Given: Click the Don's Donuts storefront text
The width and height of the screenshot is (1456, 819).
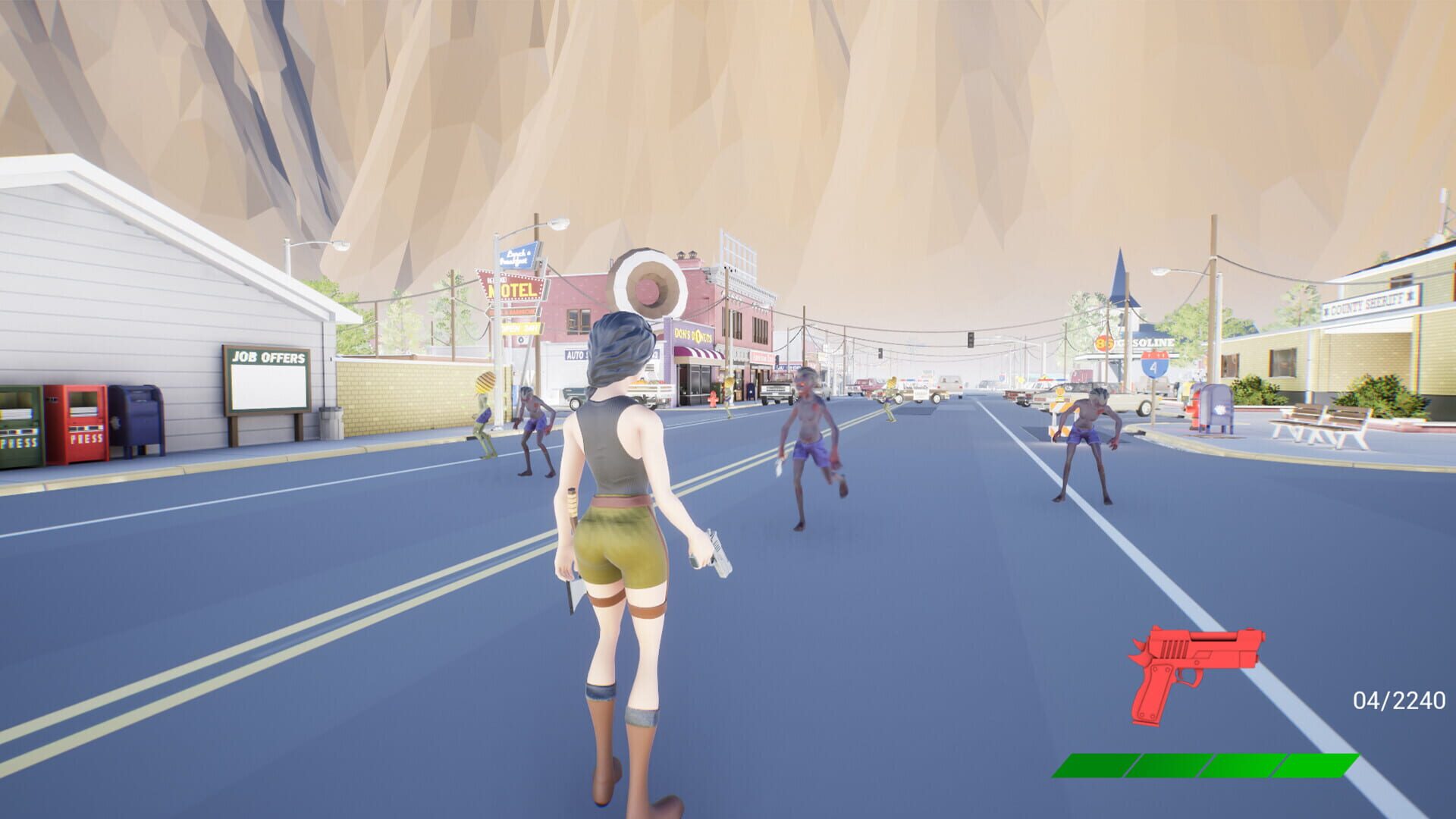Looking at the screenshot, I should tap(695, 336).
